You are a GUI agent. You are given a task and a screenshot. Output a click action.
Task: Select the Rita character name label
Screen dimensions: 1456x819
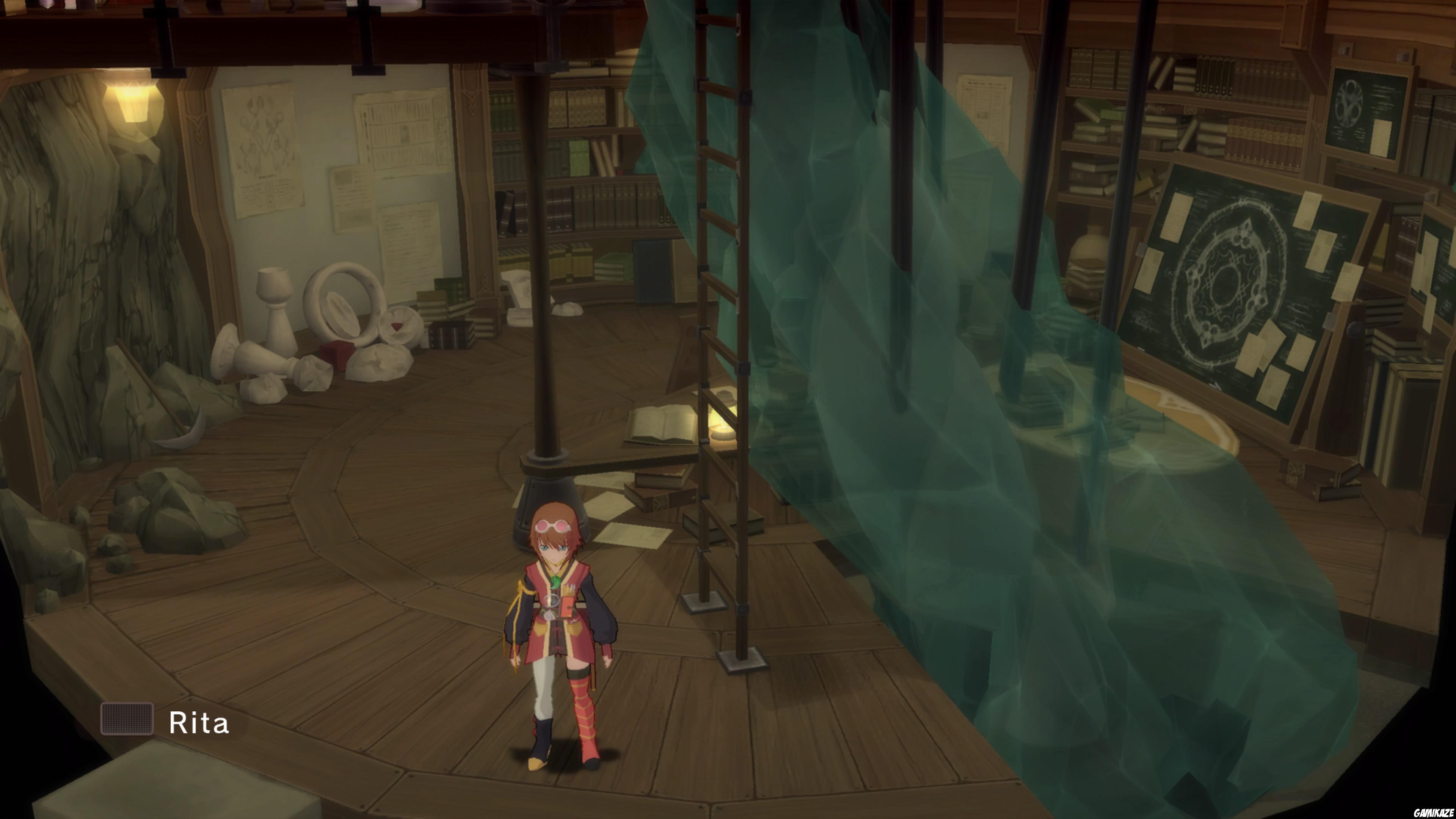coord(199,723)
